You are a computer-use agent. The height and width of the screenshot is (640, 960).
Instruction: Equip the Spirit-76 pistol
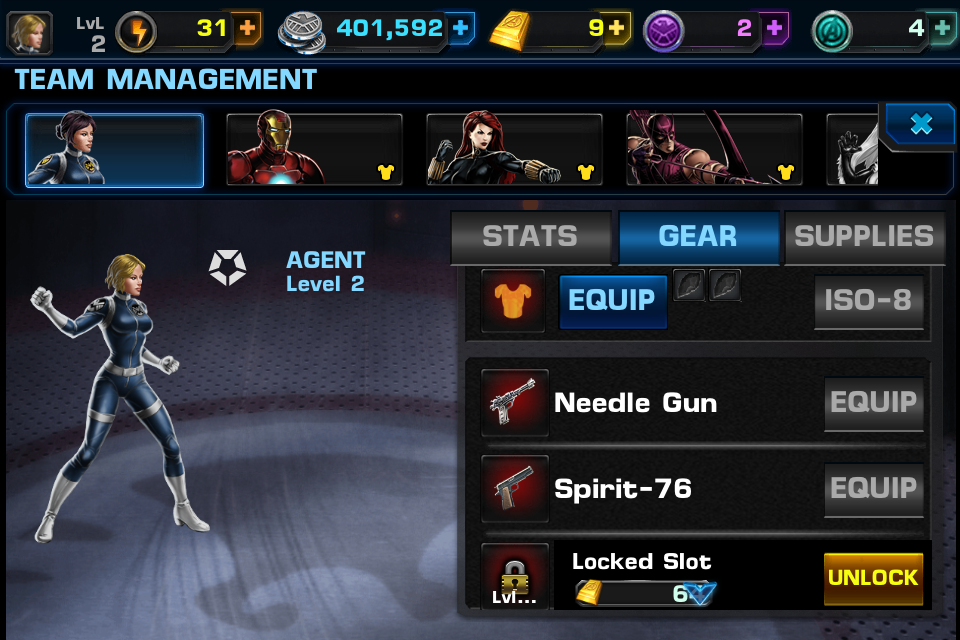[873, 488]
